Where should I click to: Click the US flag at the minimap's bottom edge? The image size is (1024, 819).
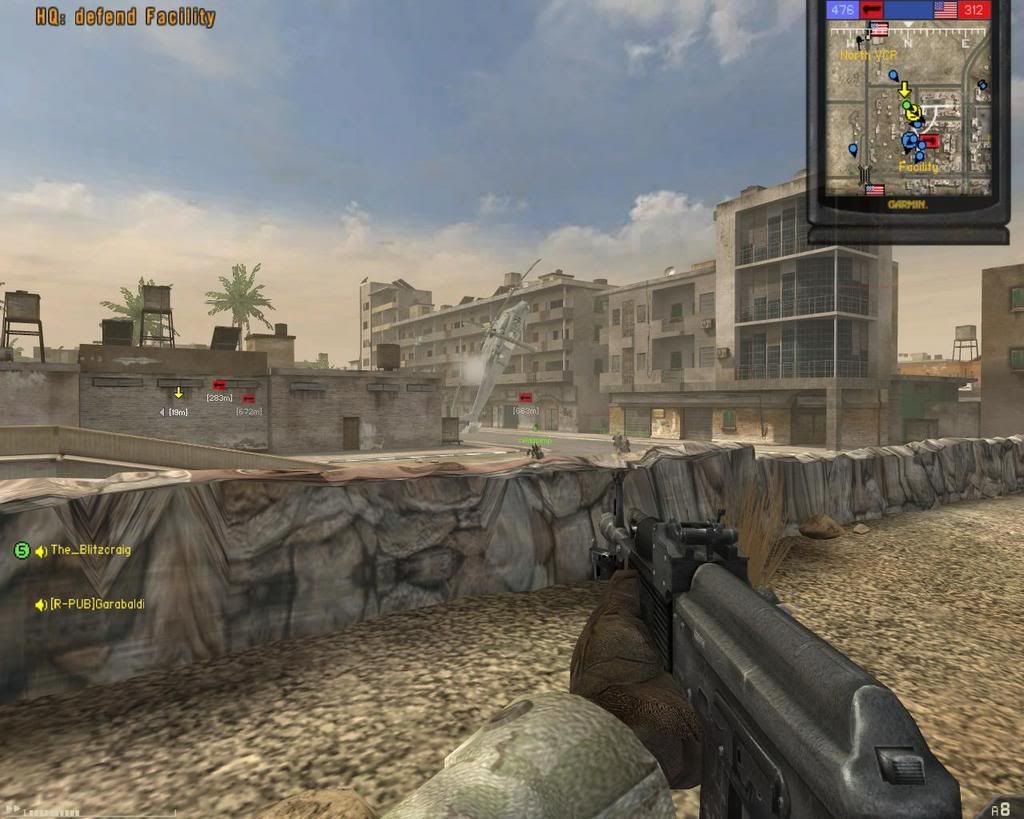tap(874, 189)
